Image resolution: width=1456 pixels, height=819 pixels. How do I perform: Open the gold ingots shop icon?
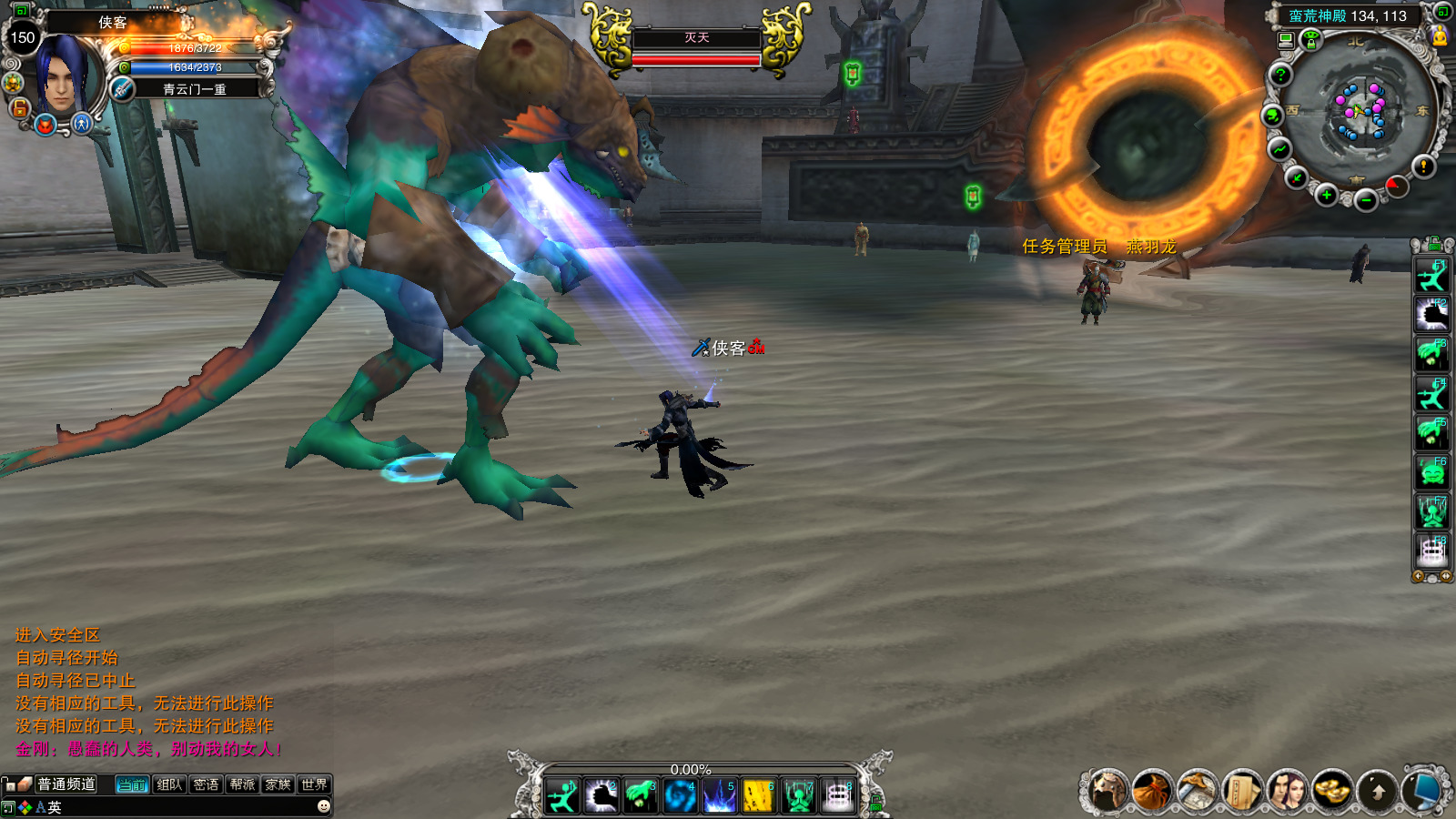(x=1331, y=791)
